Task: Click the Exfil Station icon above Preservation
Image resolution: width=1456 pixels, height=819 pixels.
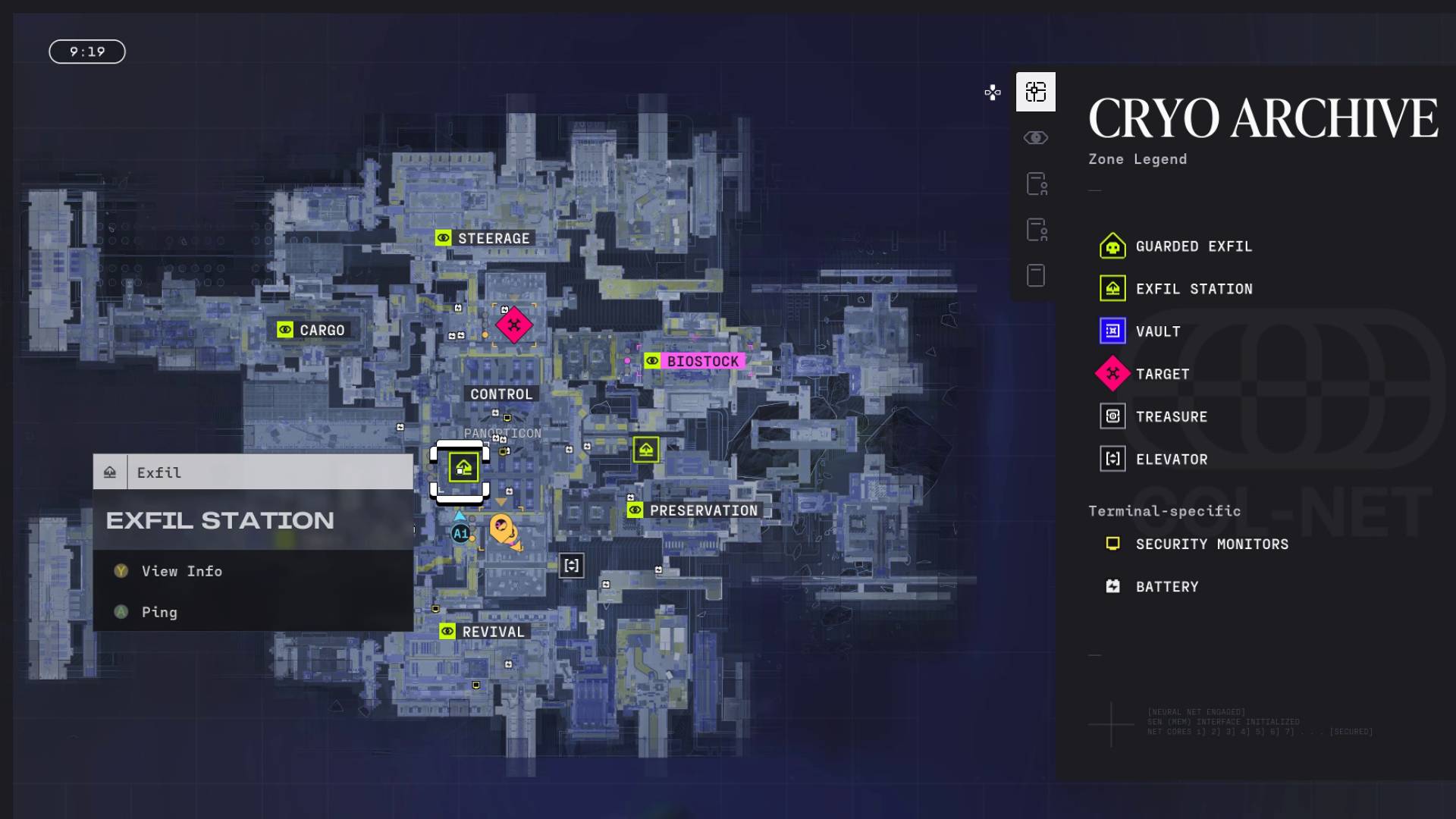Action: click(646, 450)
